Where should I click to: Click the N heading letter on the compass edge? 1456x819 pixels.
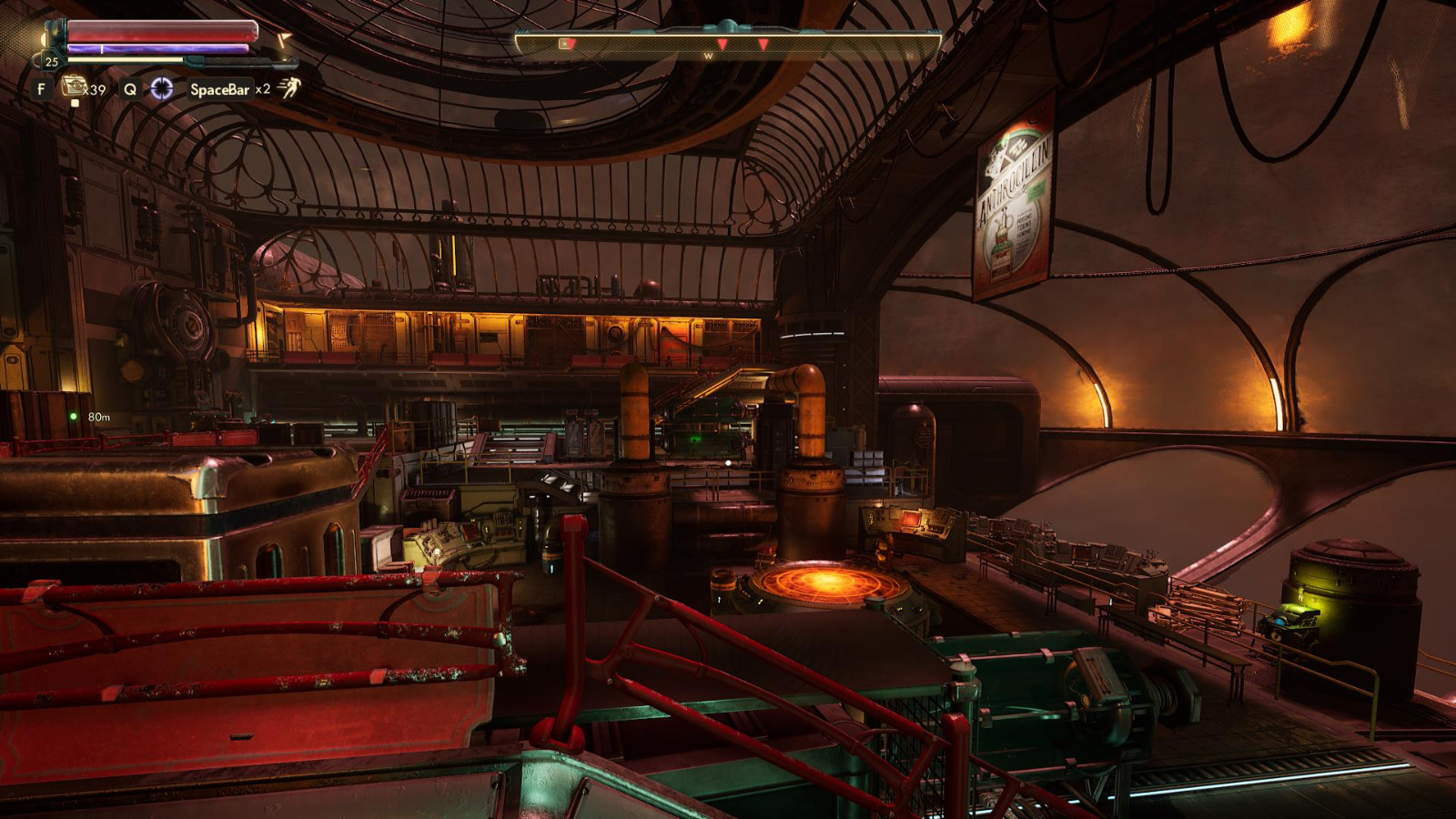(x=911, y=56)
